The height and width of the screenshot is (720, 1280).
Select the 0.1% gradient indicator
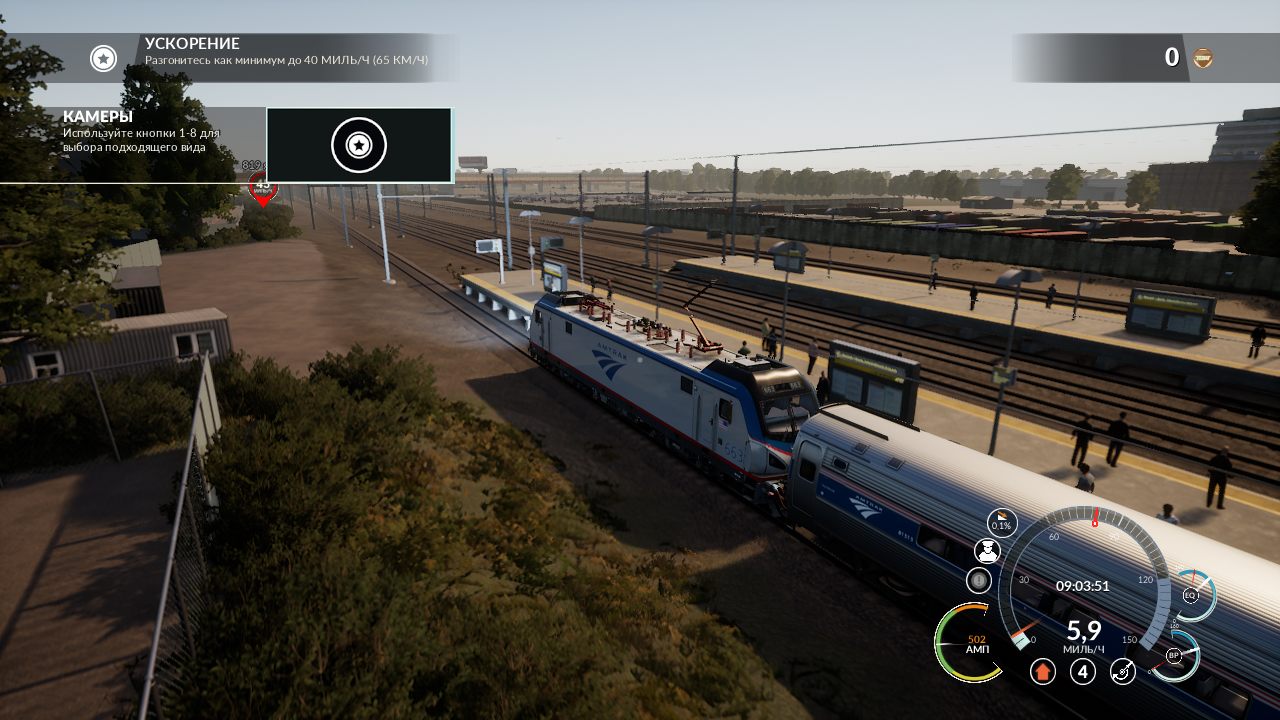pos(1001,522)
